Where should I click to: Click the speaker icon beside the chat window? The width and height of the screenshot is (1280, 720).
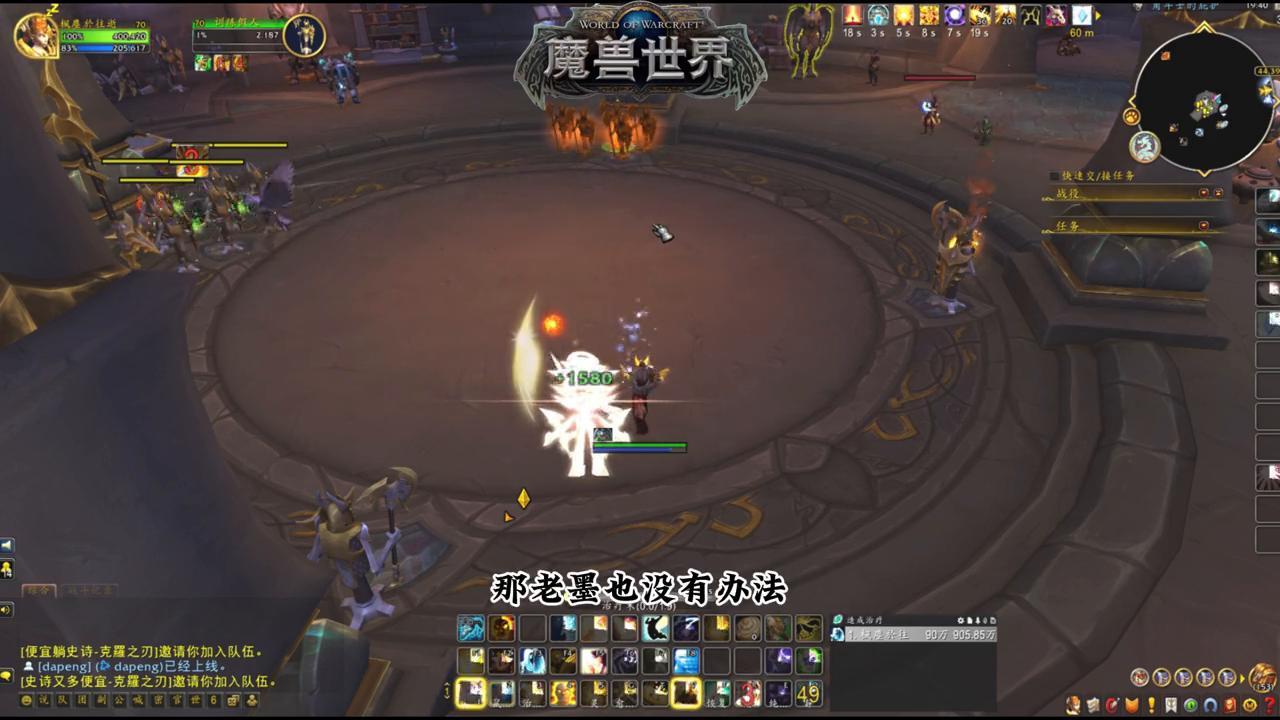point(8,609)
